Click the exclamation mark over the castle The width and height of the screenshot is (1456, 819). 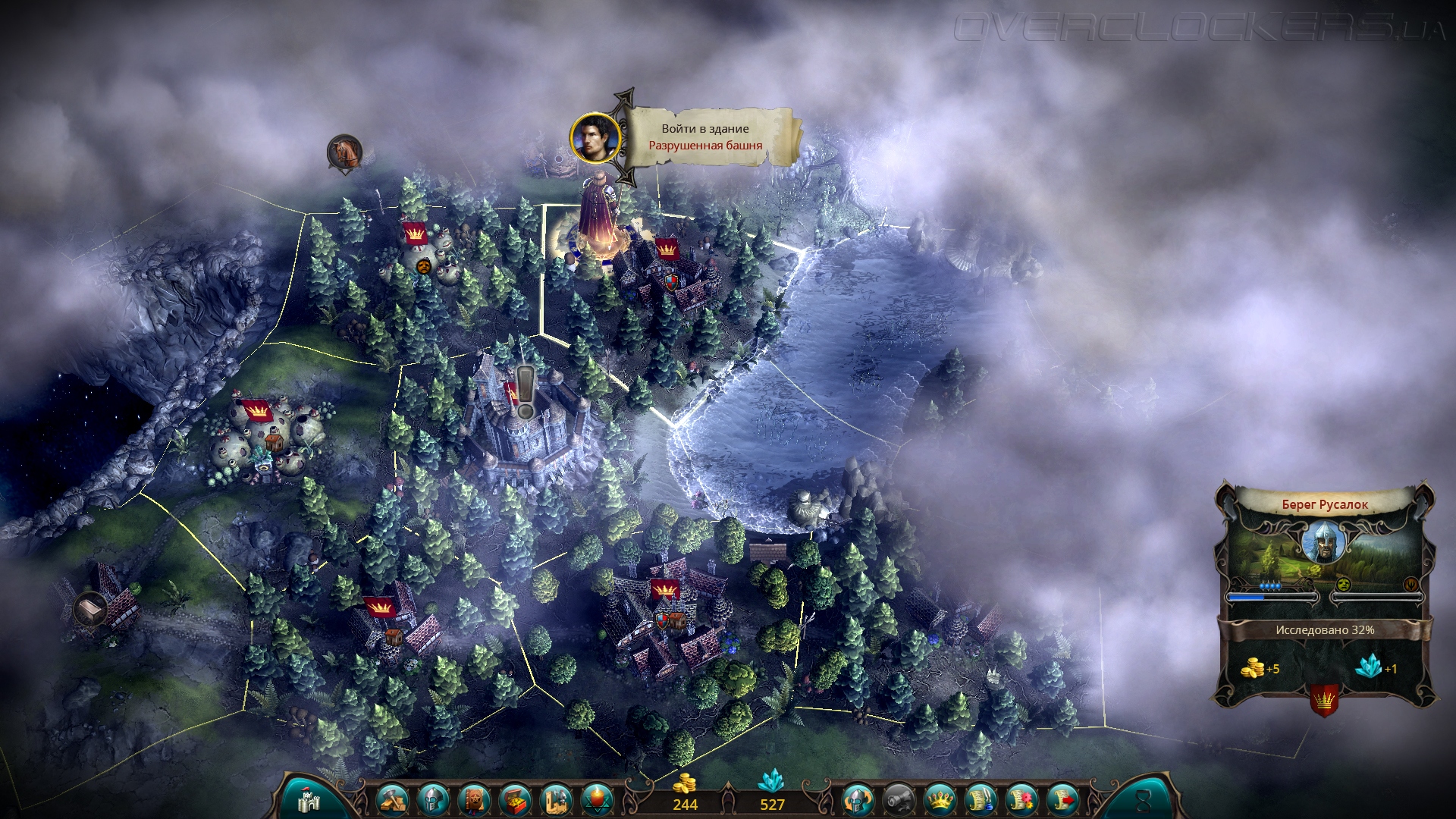[x=525, y=391]
